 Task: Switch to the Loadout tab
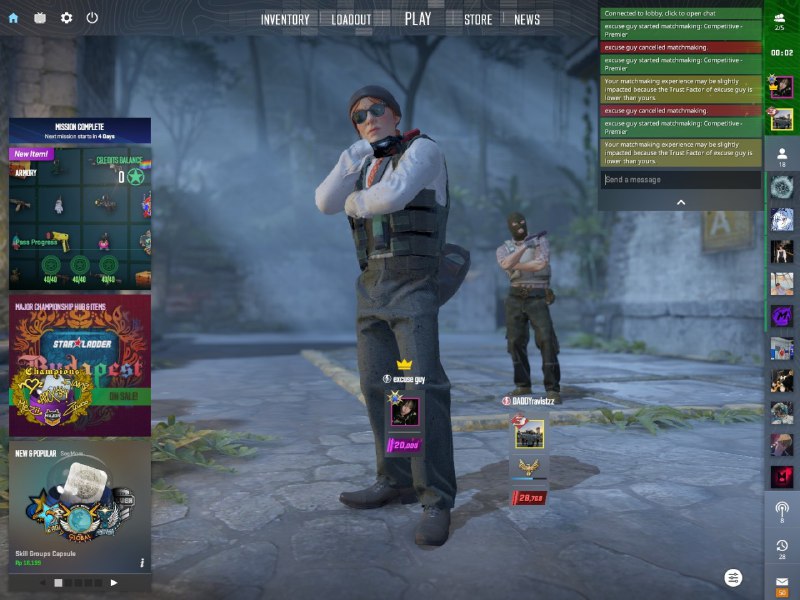[x=351, y=19]
